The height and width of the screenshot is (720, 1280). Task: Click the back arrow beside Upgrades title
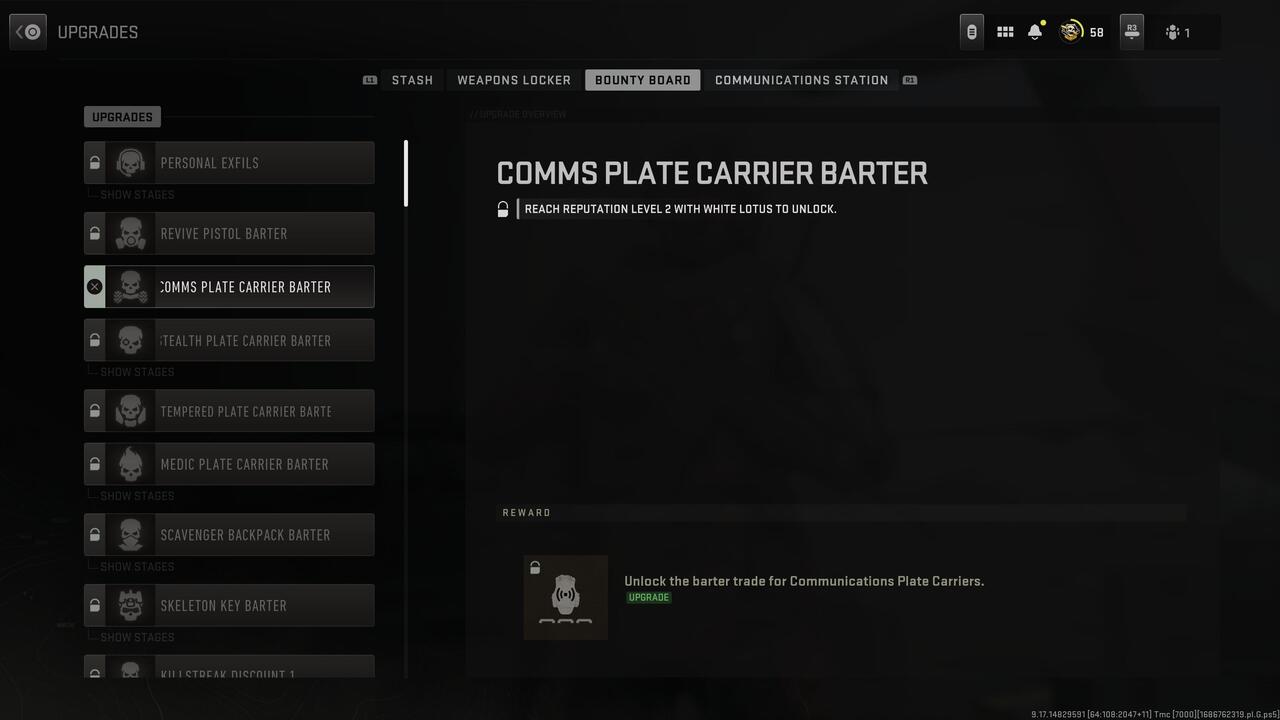(27, 31)
